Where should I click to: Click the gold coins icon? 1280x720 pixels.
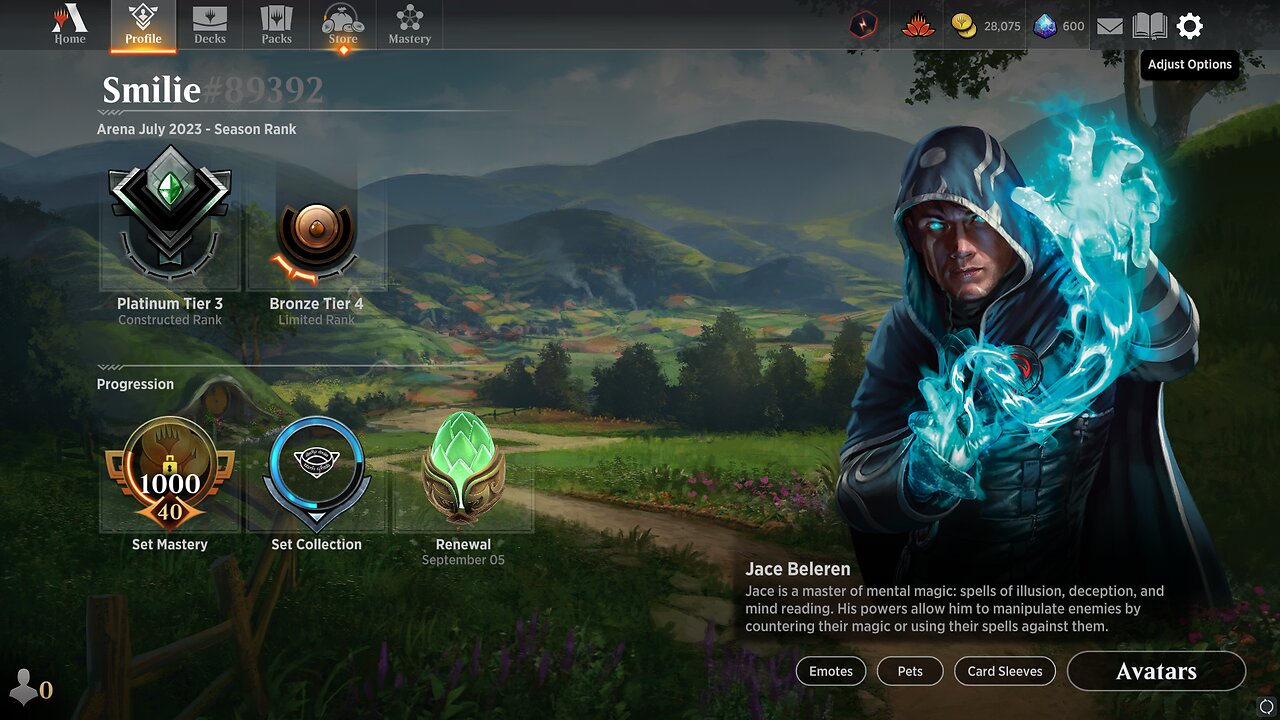[x=965, y=27]
